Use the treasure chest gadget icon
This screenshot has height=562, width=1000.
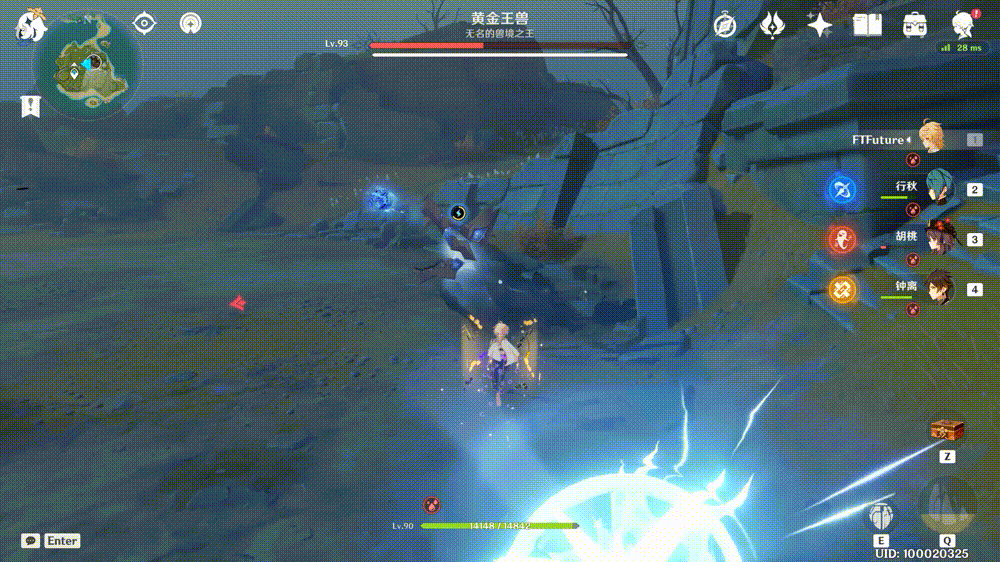click(x=946, y=429)
